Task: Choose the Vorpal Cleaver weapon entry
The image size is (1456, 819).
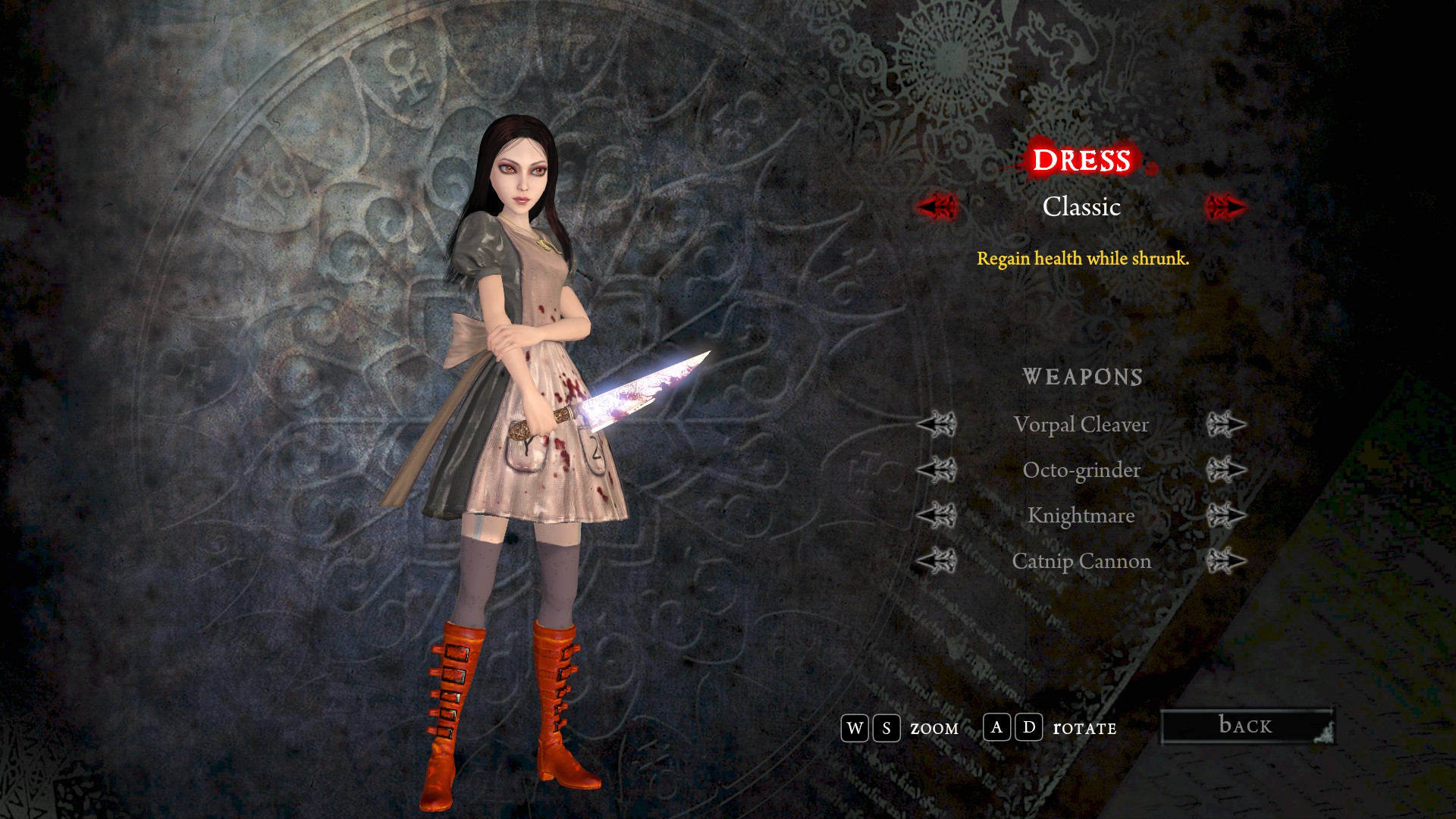Action: (1081, 425)
